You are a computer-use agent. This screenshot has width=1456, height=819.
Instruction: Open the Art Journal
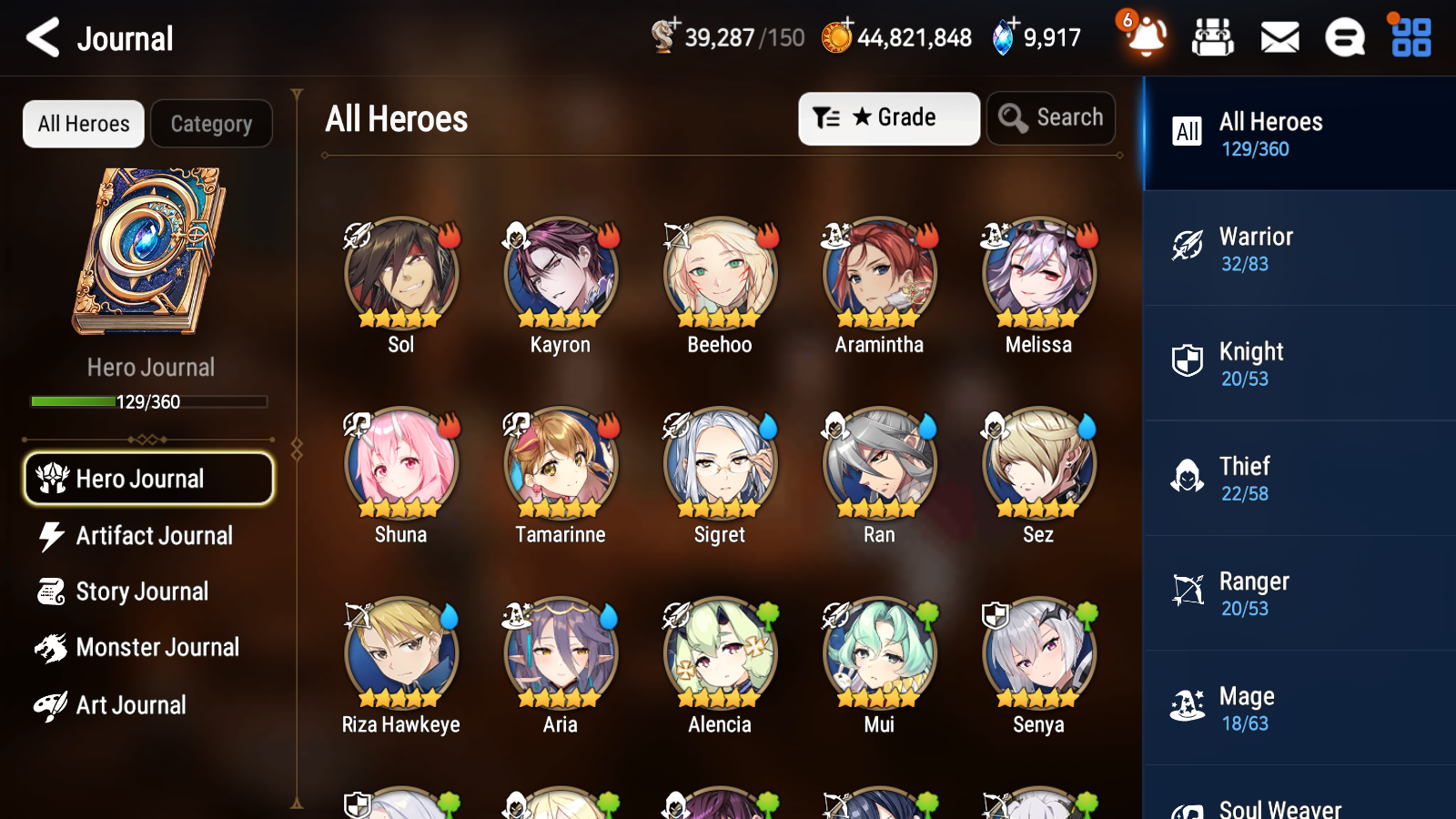pyautogui.click(x=148, y=704)
